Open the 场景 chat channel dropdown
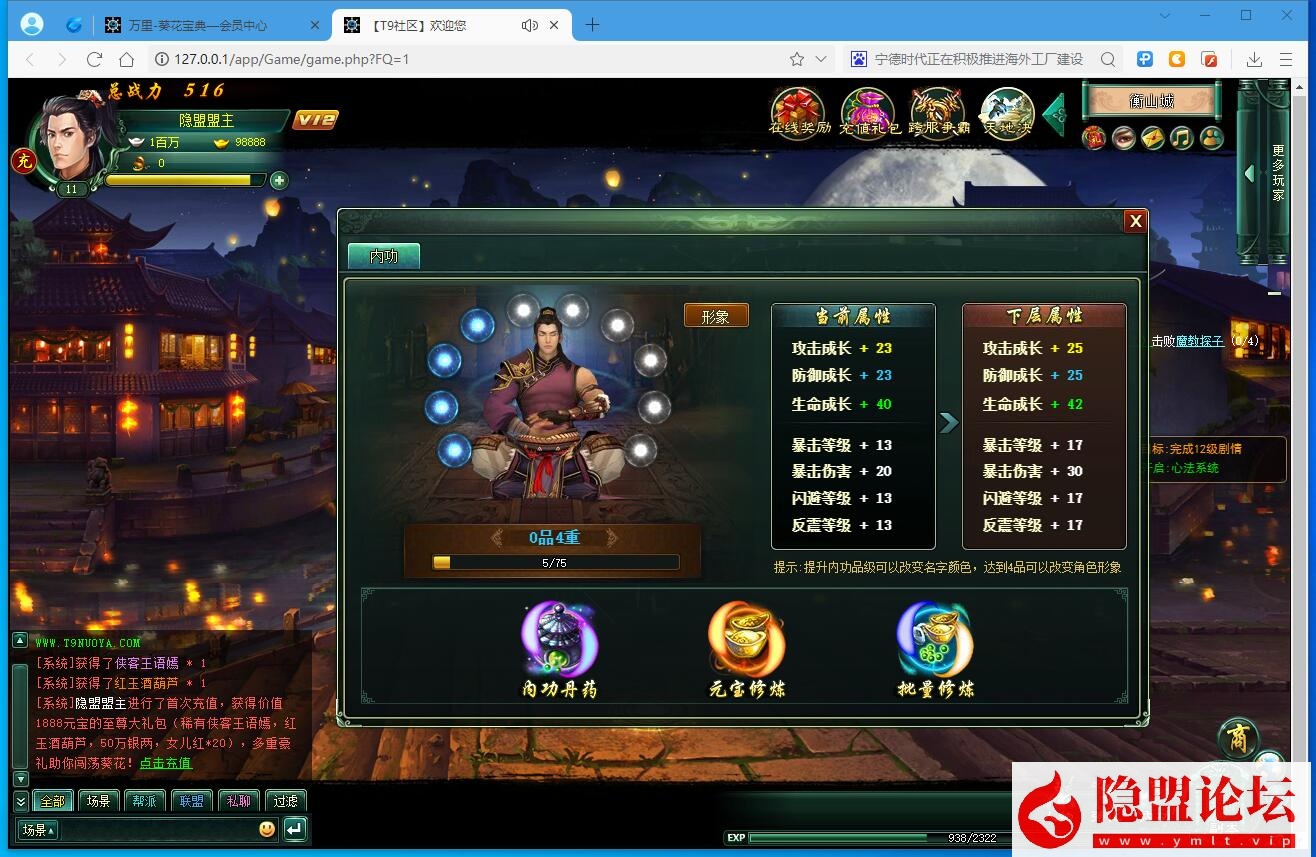1316x857 pixels. (36, 829)
